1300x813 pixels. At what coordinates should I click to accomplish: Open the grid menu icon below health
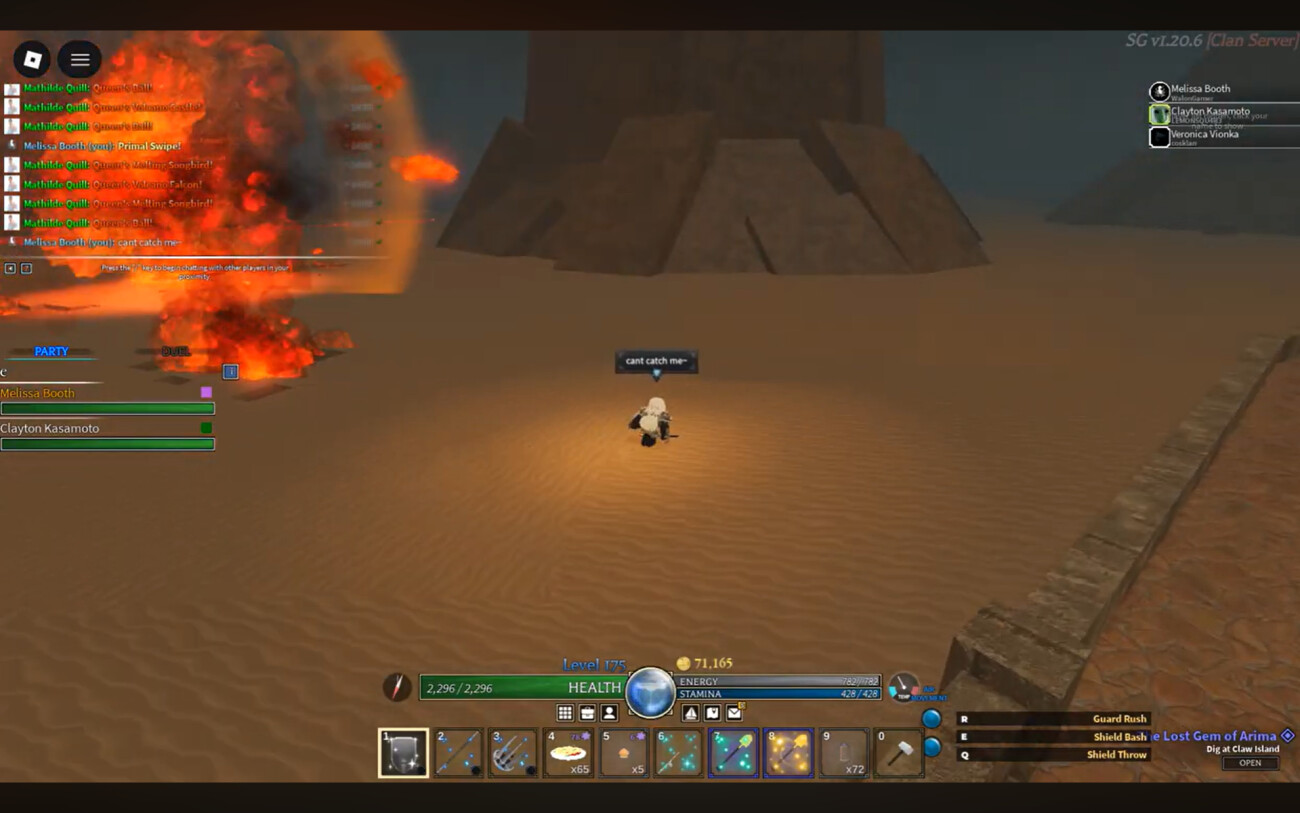tap(565, 713)
